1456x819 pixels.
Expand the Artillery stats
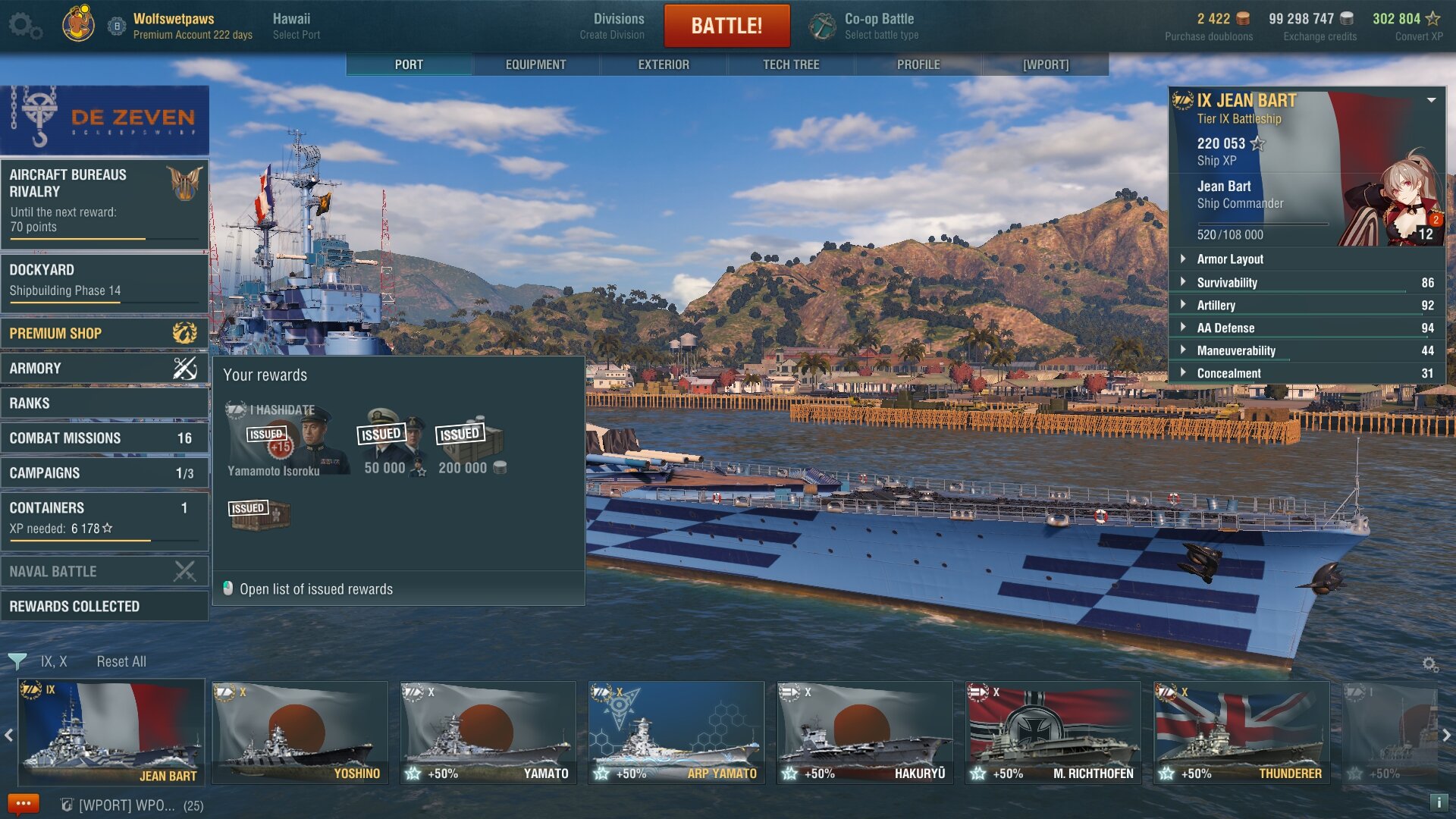(x=1216, y=306)
